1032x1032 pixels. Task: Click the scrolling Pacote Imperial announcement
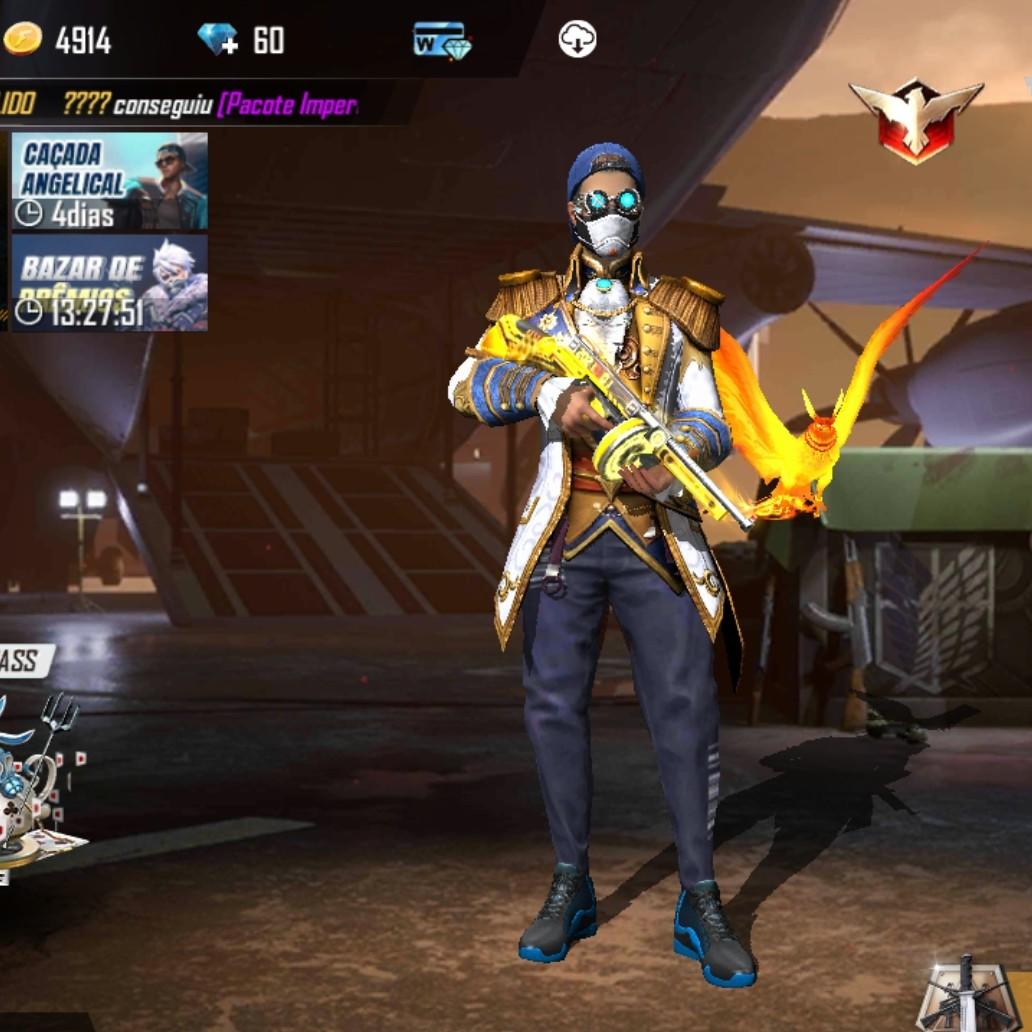(210, 104)
